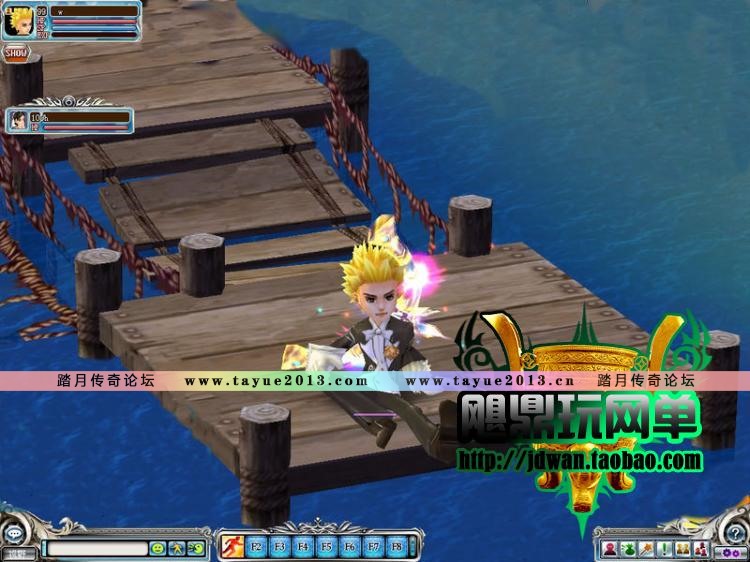Open the magic wand skills icon
This screenshot has width=750, height=562.
(x=646, y=549)
